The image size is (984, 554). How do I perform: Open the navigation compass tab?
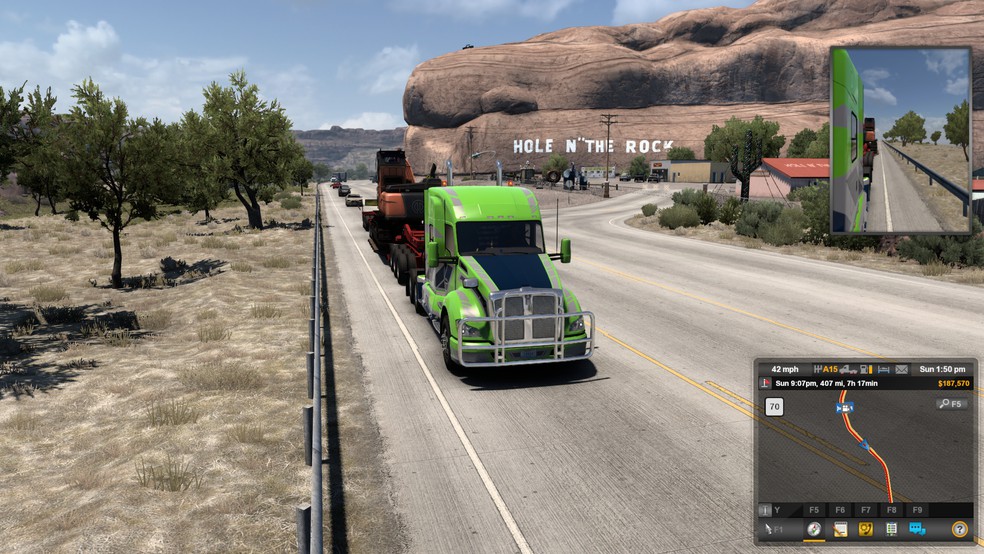(814, 529)
